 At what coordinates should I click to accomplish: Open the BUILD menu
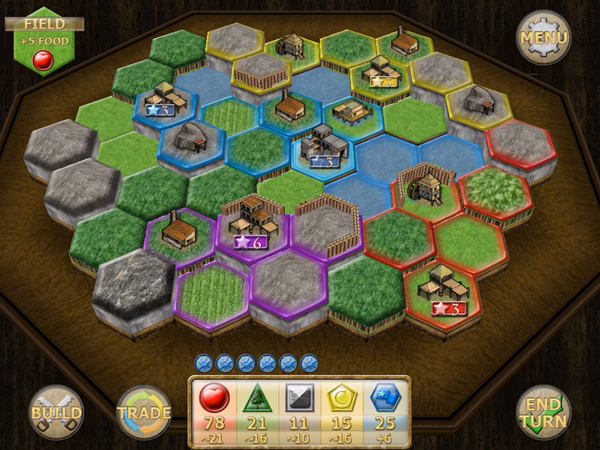click(x=56, y=411)
